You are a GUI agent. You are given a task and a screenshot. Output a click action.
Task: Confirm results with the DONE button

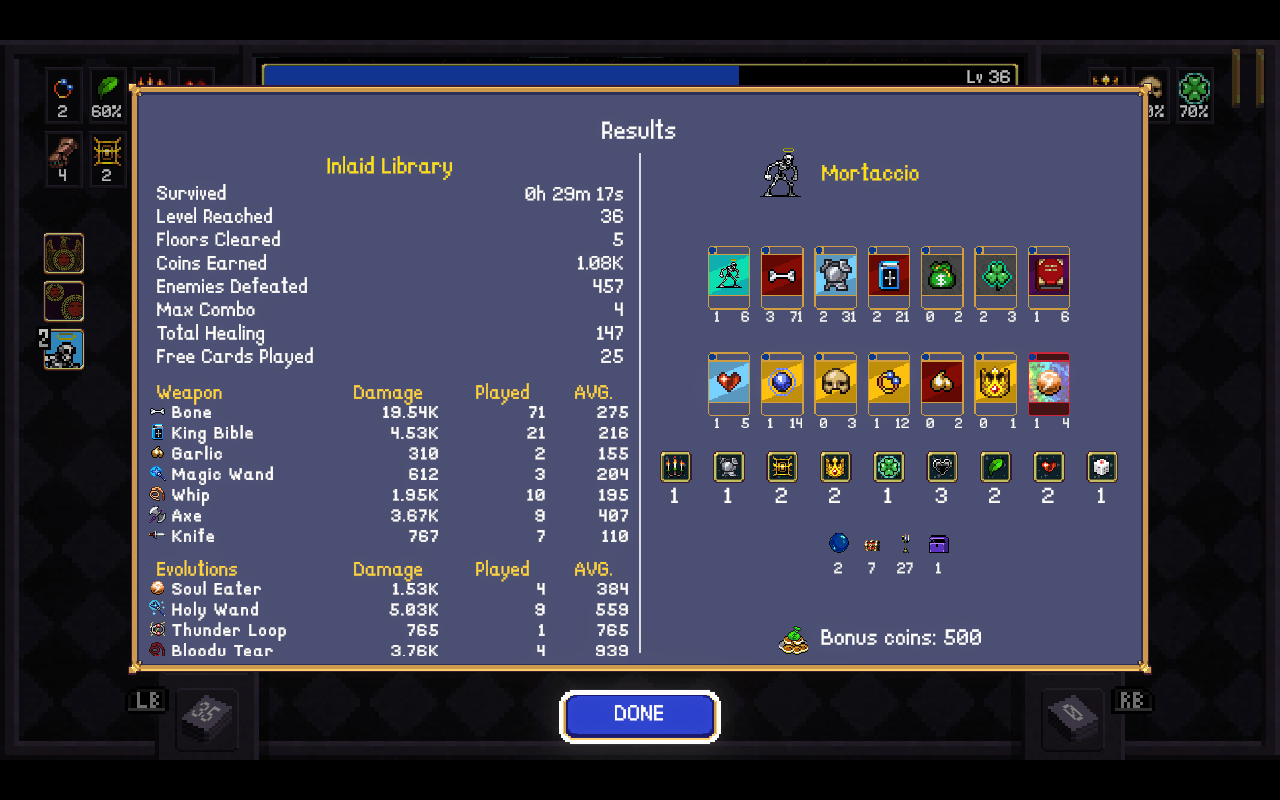(x=639, y=714)
